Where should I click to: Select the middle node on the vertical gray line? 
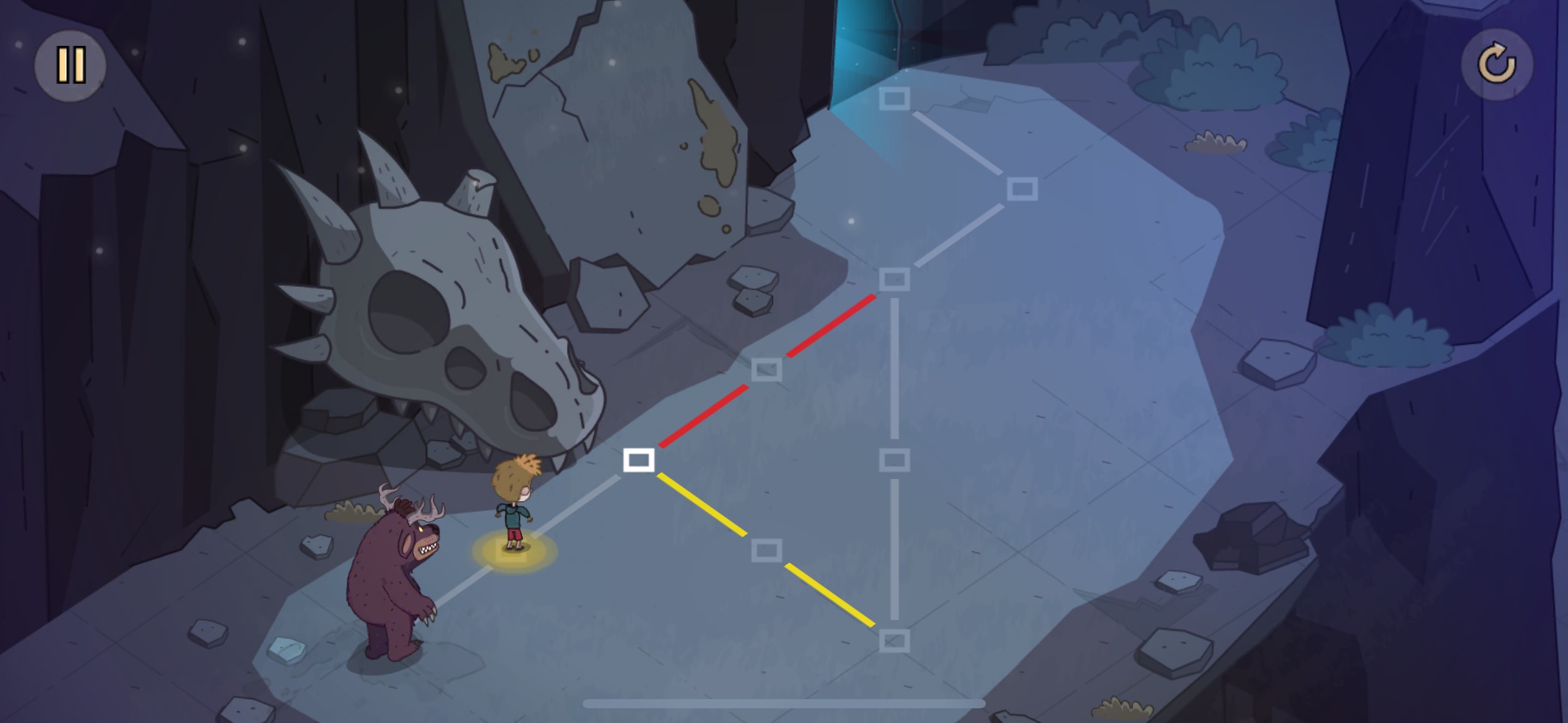(x=894, y=460)
